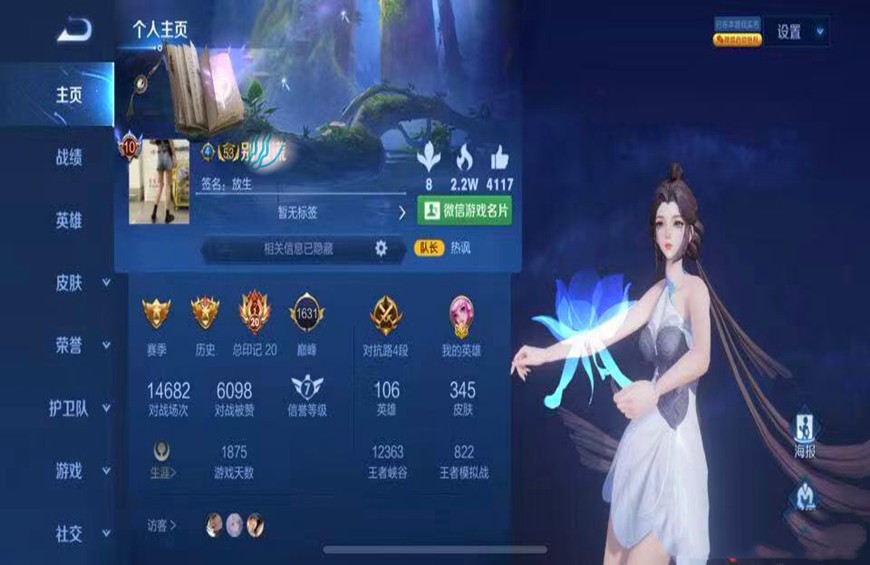The width and height of the screenshot is (870, 565).
Task: Expand the 访客 visitors list
Action: point(162,525)
